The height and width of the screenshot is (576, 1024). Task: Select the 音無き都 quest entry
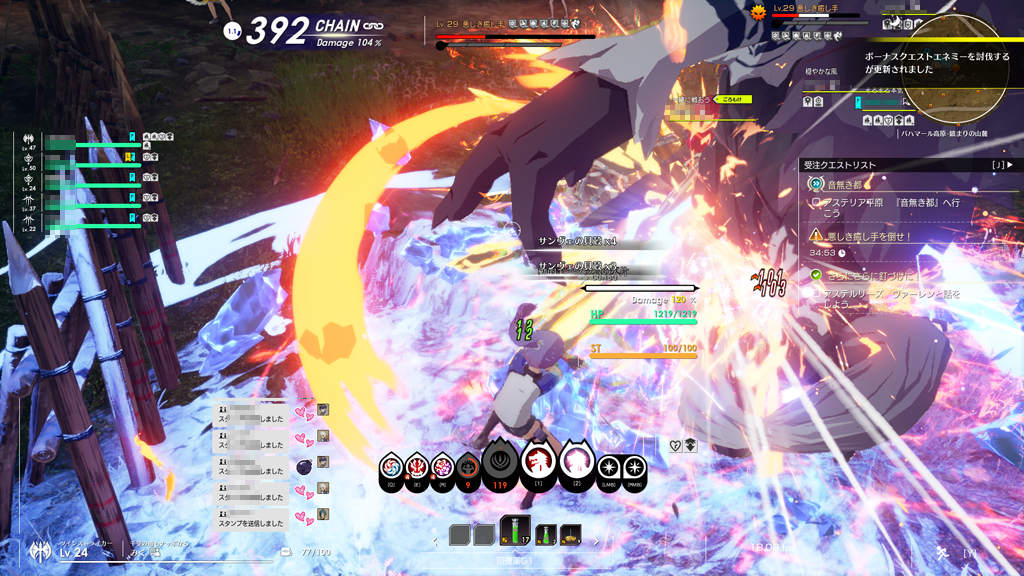(x=843, y=184)
